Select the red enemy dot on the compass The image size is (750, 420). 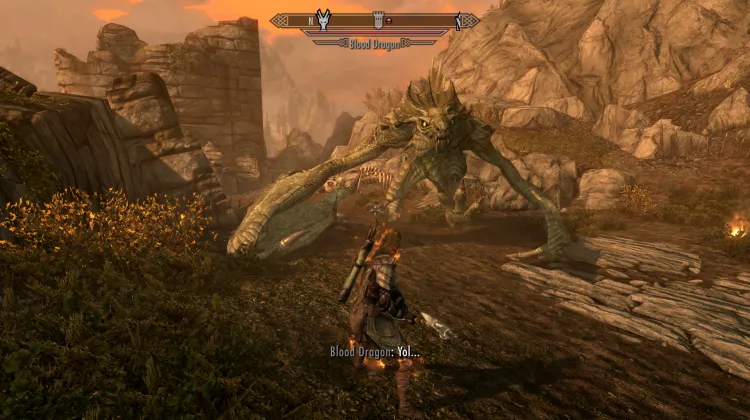click(388, 20)
